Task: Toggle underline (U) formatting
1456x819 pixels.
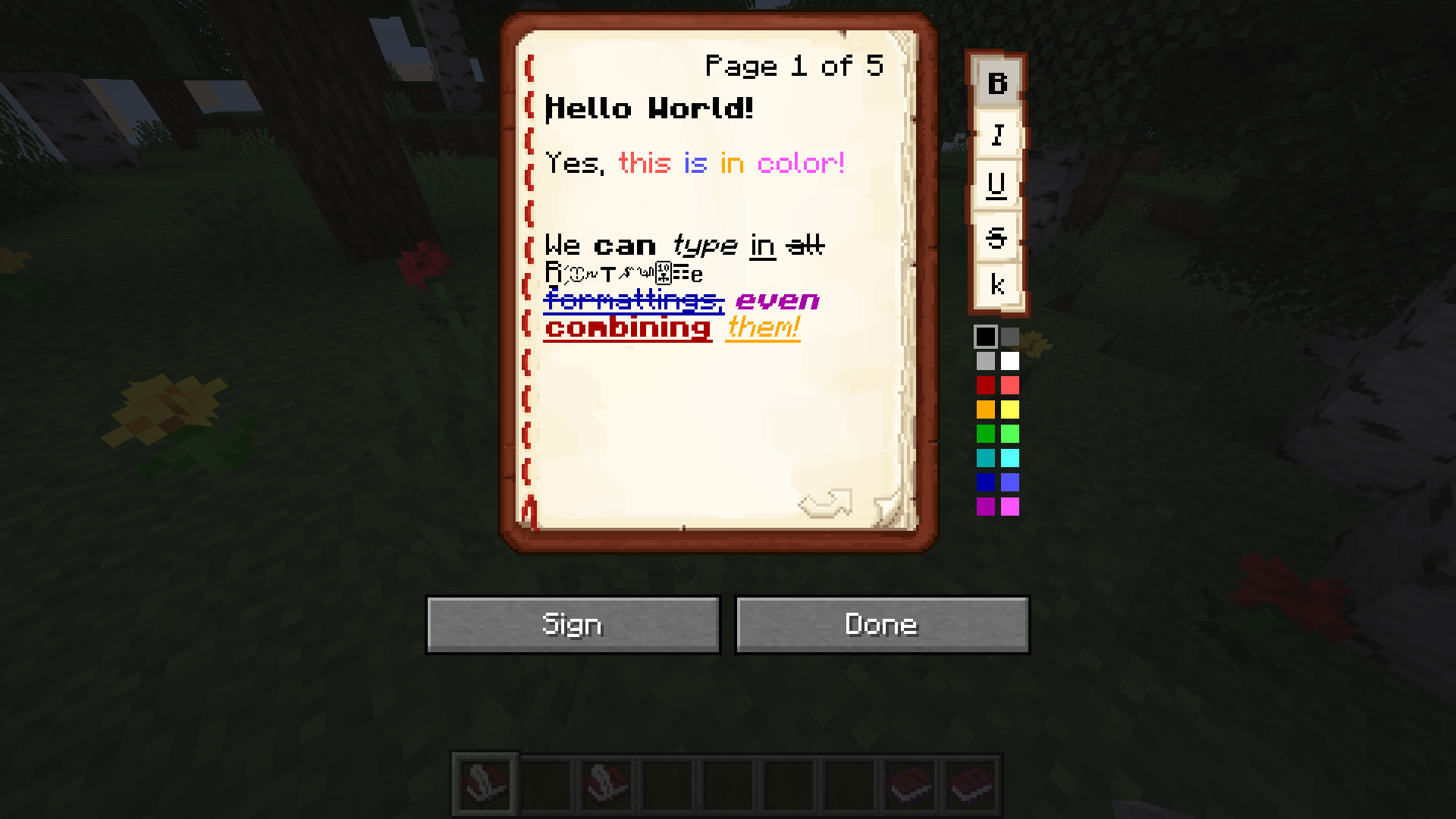Action: (x=997, y=187)
